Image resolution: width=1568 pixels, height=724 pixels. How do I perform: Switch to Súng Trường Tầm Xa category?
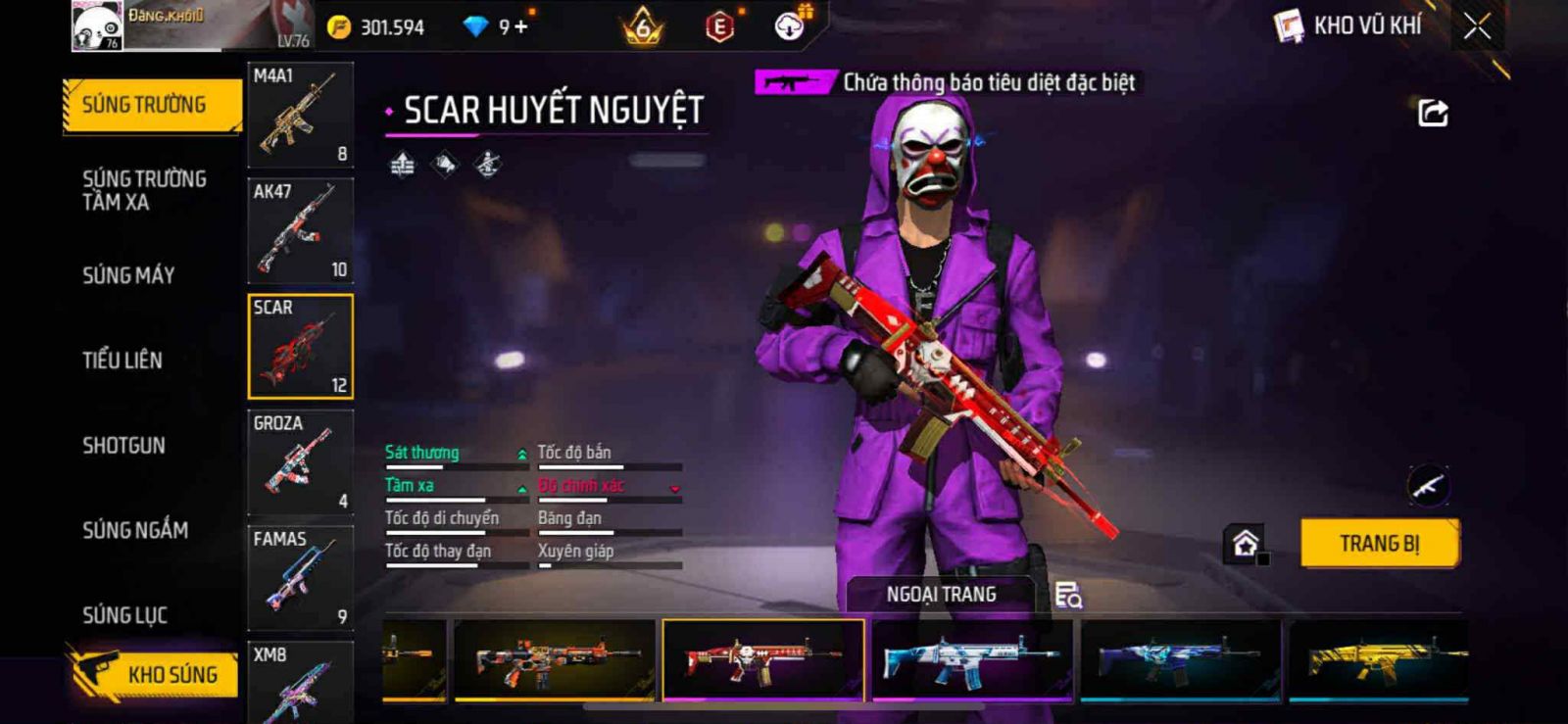pyautogui.click(x=143, y=190)
